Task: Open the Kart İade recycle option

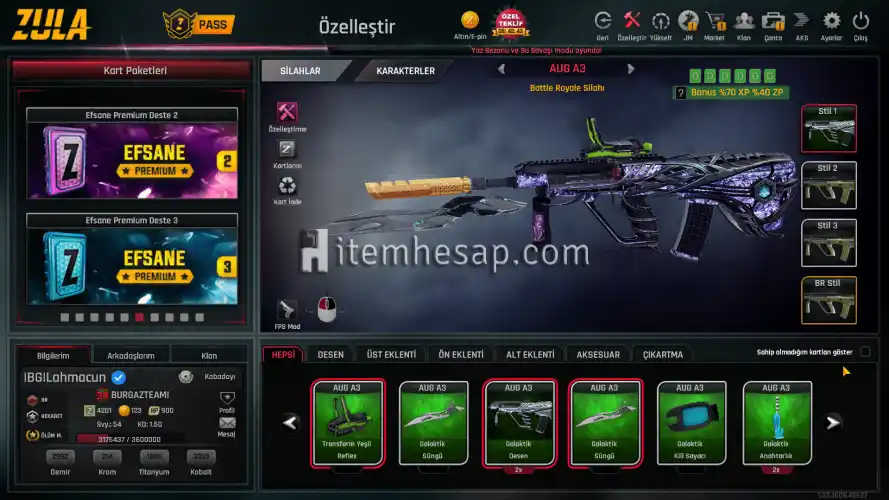Action: coord(288,188)
